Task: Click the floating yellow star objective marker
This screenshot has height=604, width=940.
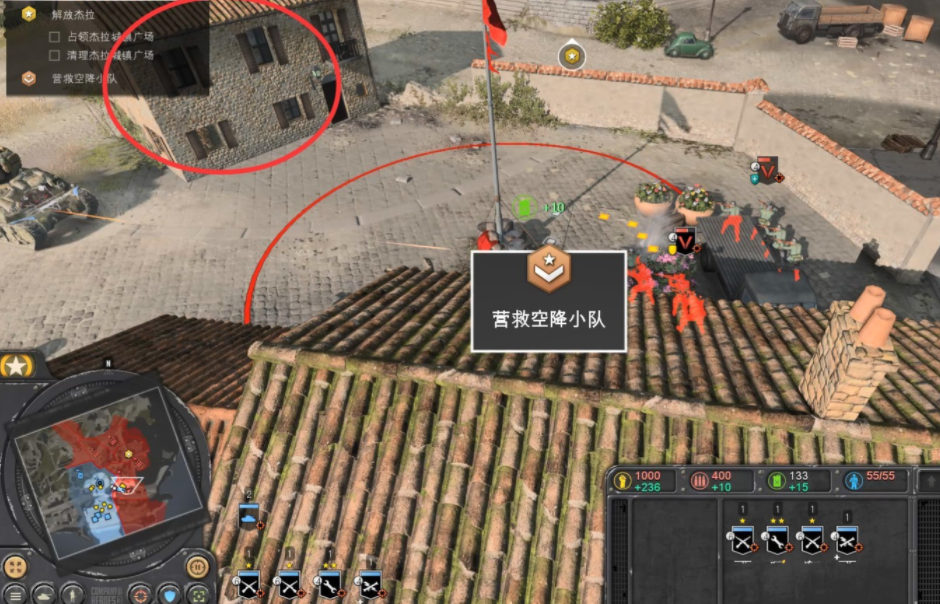Action: (x=571, y=57)
